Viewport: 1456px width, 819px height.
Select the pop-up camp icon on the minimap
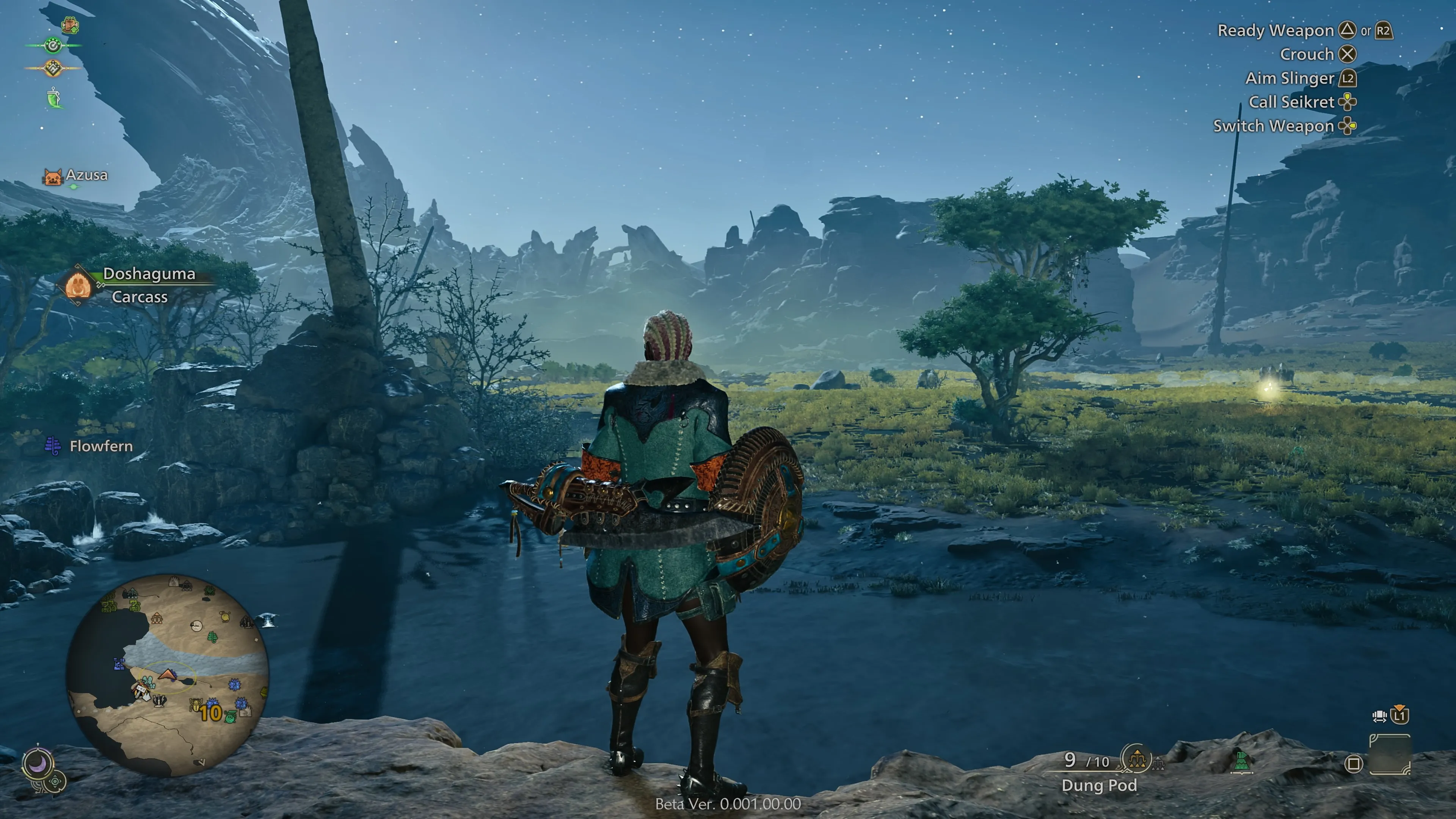143,692
